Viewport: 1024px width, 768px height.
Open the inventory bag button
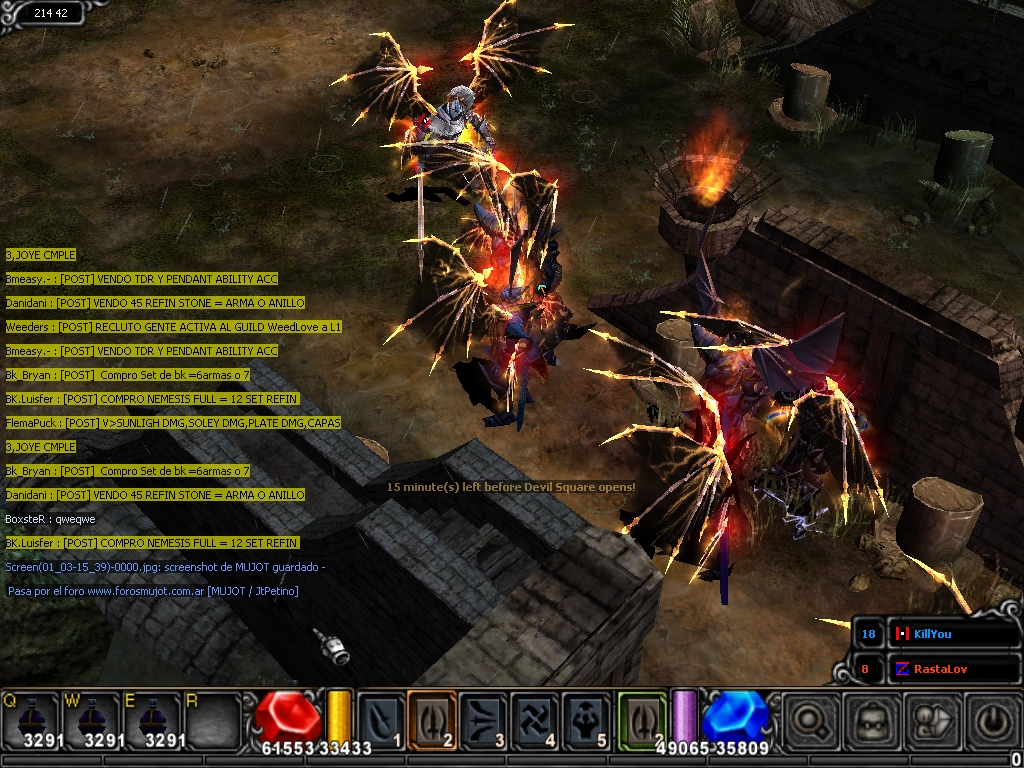tap(870, 720)
